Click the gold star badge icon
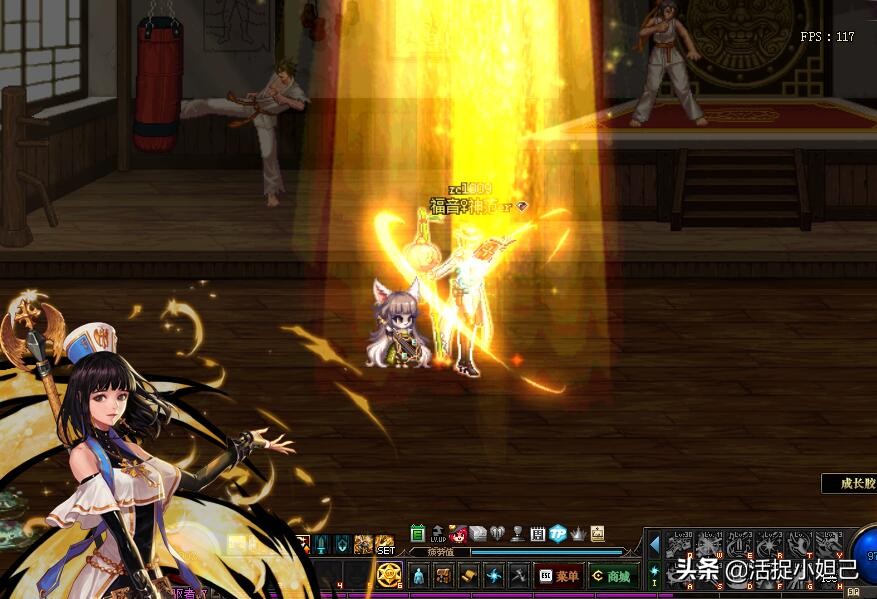Viewport: 877px width, 599px height. coord(389,575)
